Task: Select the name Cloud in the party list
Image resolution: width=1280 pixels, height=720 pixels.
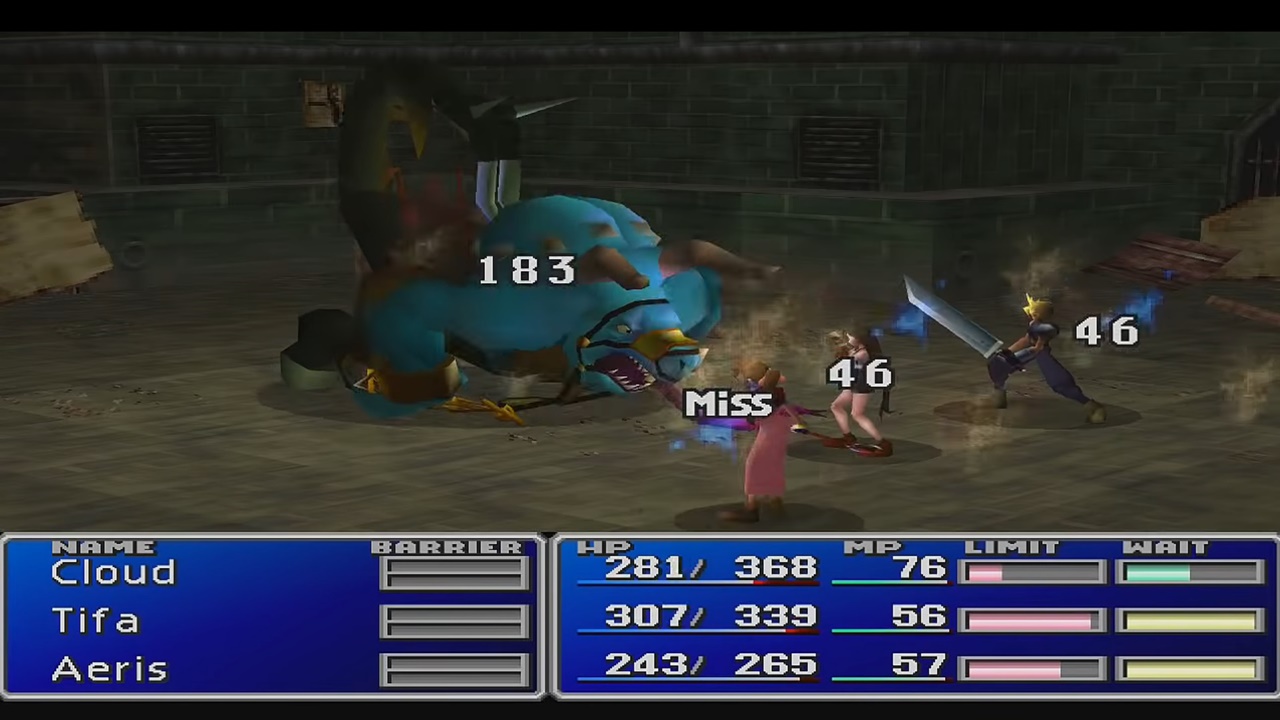Action: (112, 571)
